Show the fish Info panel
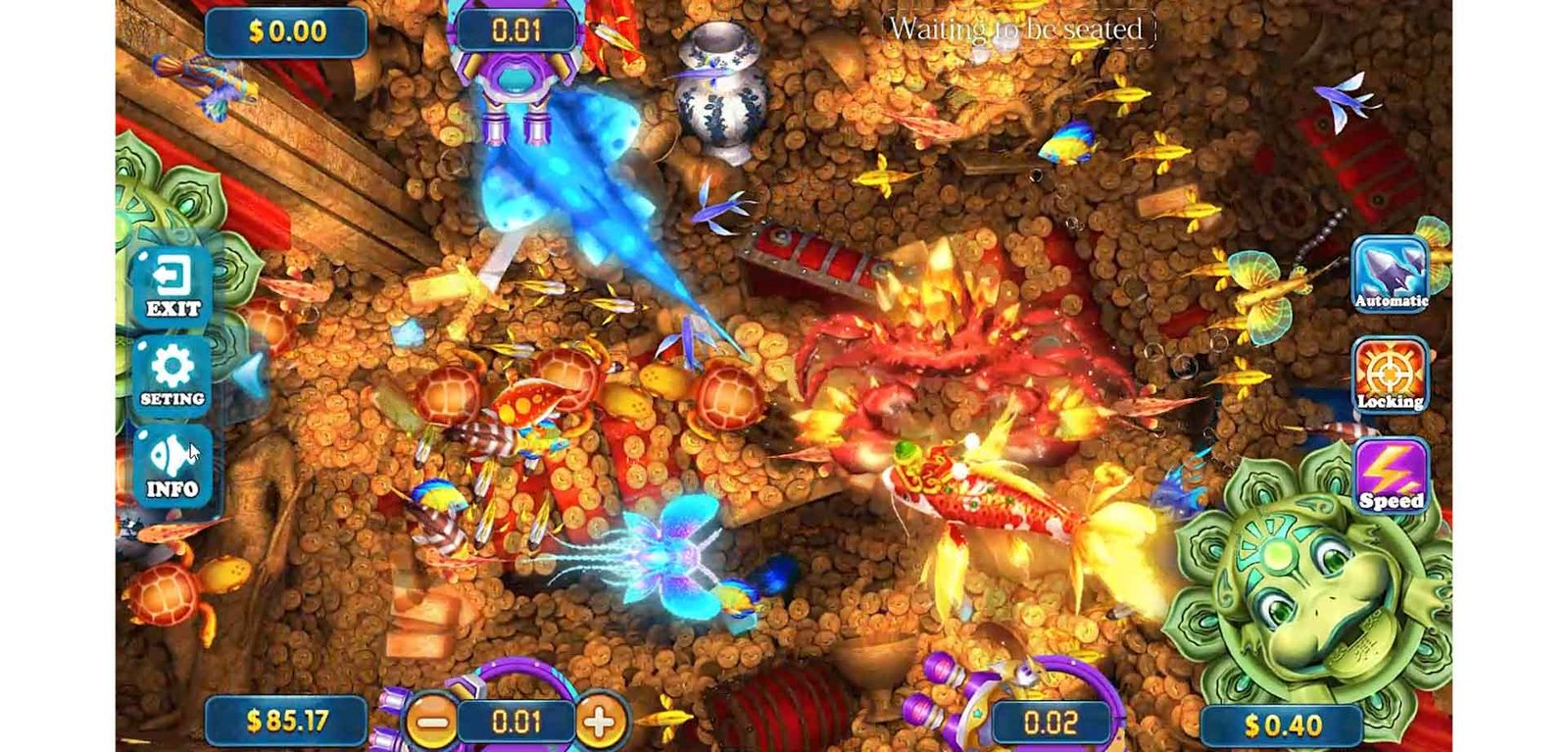This screenshot has width=1568, height=752. [172, 467]
